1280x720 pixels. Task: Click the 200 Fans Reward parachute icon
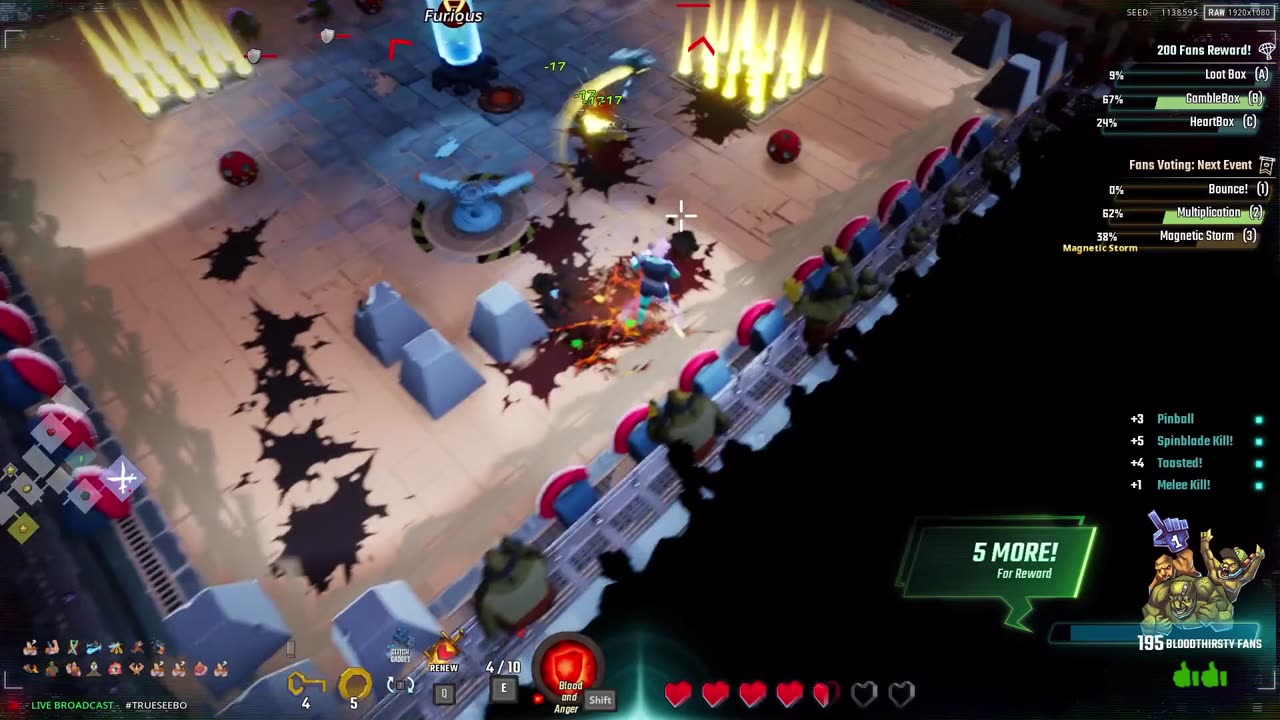[1267, 50]
